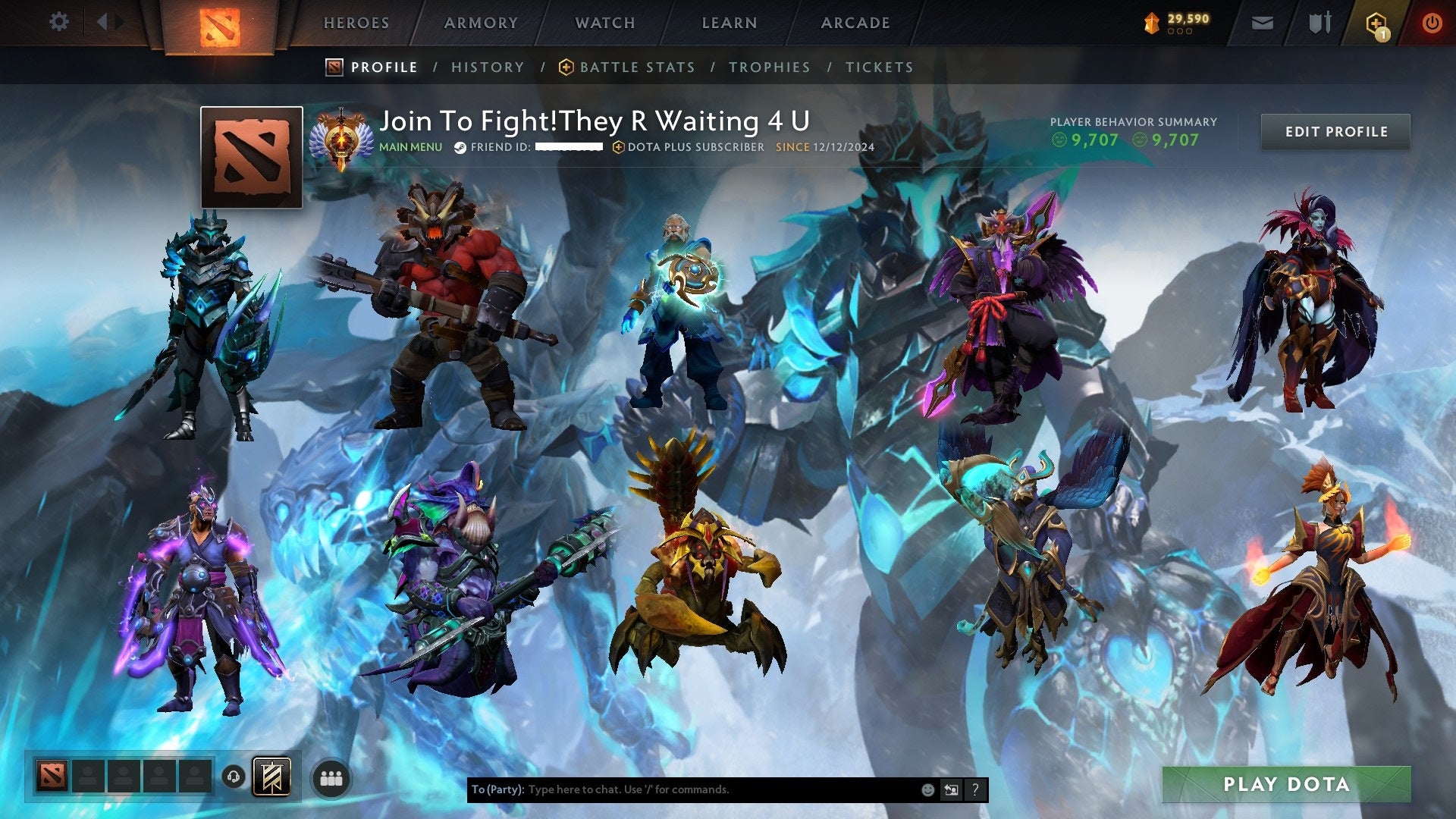Open the settings gear icon
This screenshot has height=819, width=1456.
pos(57,22)
